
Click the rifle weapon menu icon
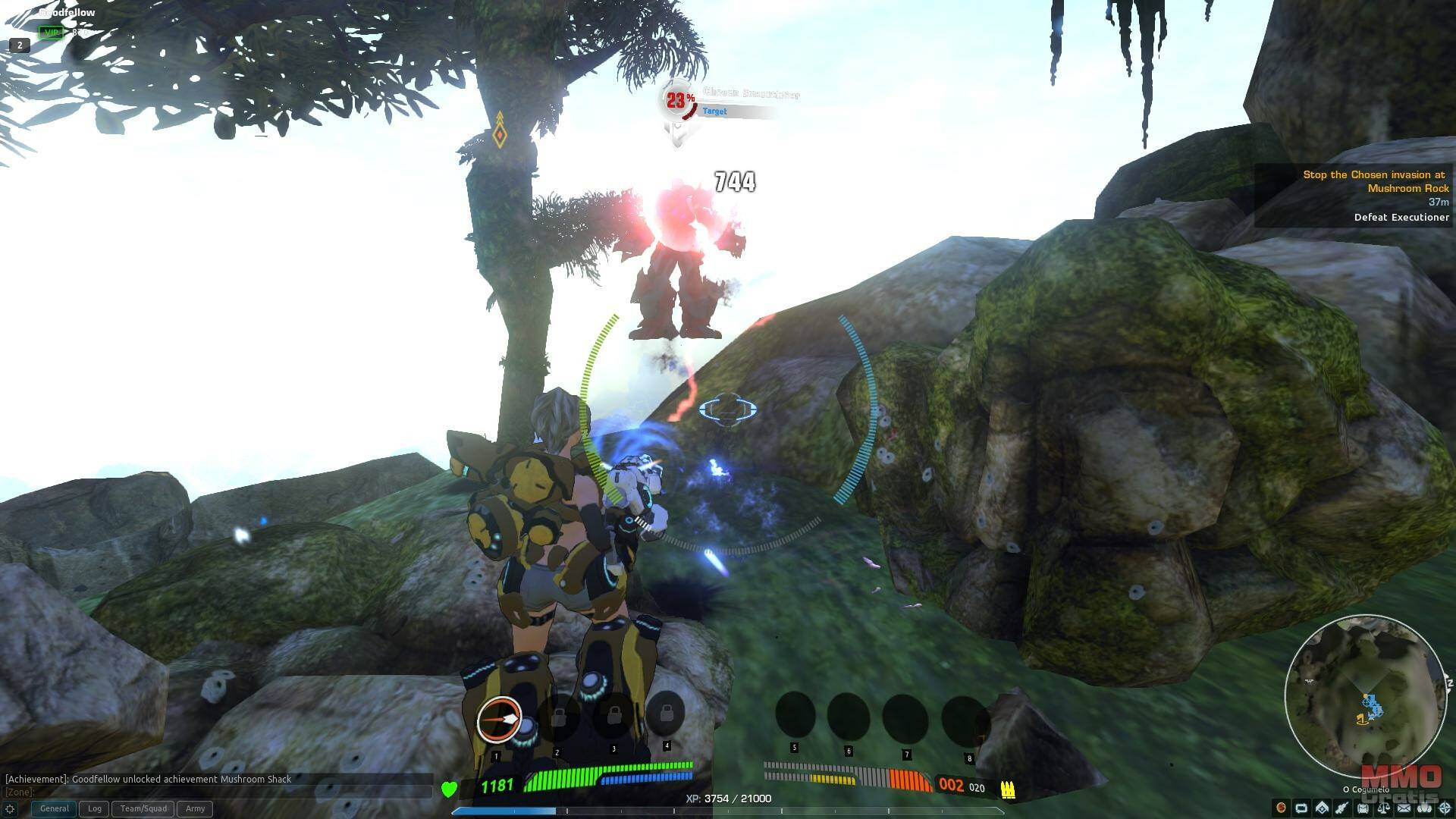click(1342, 808)
